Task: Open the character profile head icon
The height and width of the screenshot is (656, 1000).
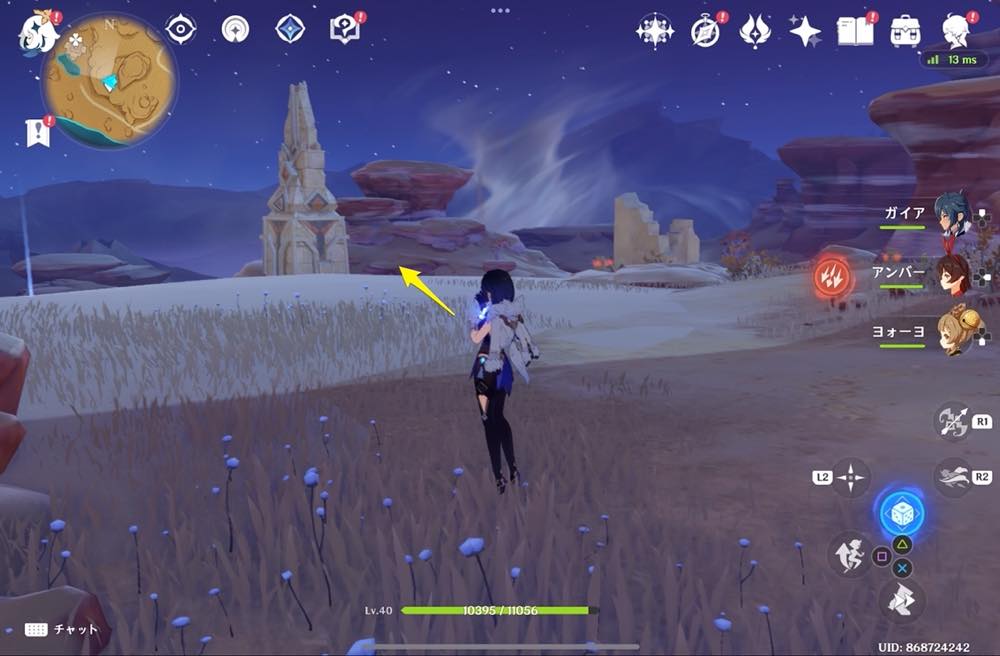Action: pyautogui.click(x=958, y=32)
